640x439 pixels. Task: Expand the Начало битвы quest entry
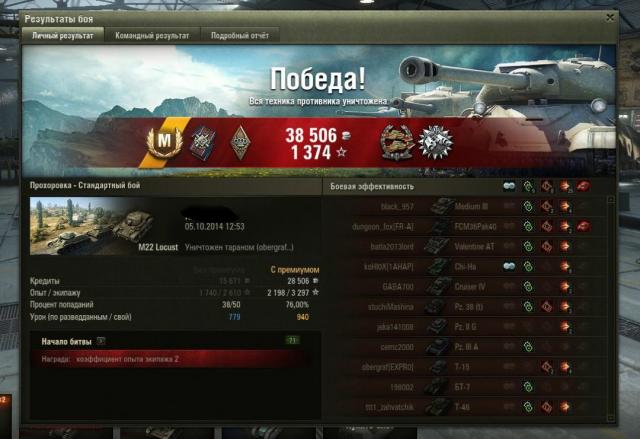[x=102, y=342]
